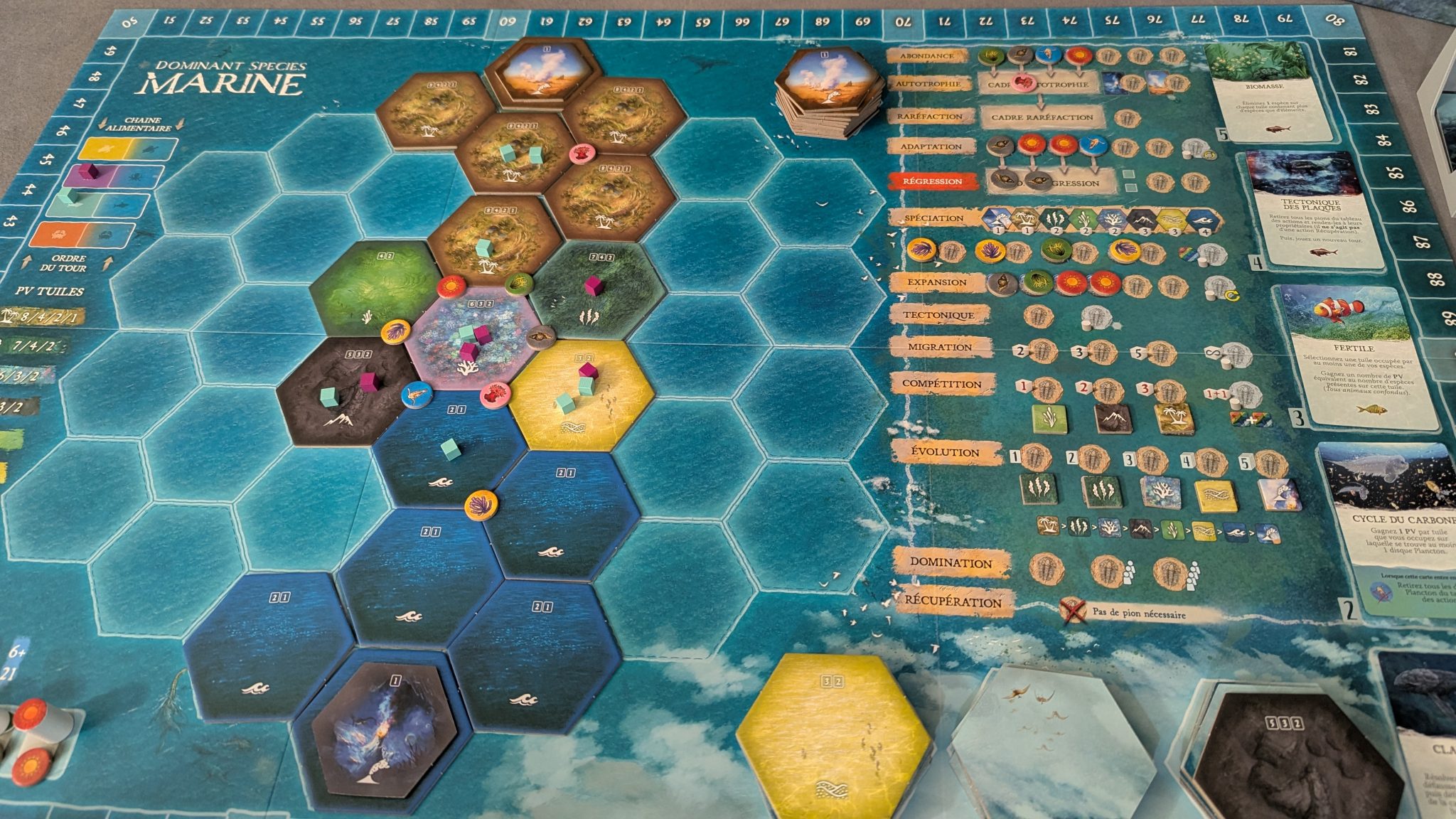Screen dimensions: 1456x819
Task: Choose the Fertile clownfish card
Action: [1354, 355]
